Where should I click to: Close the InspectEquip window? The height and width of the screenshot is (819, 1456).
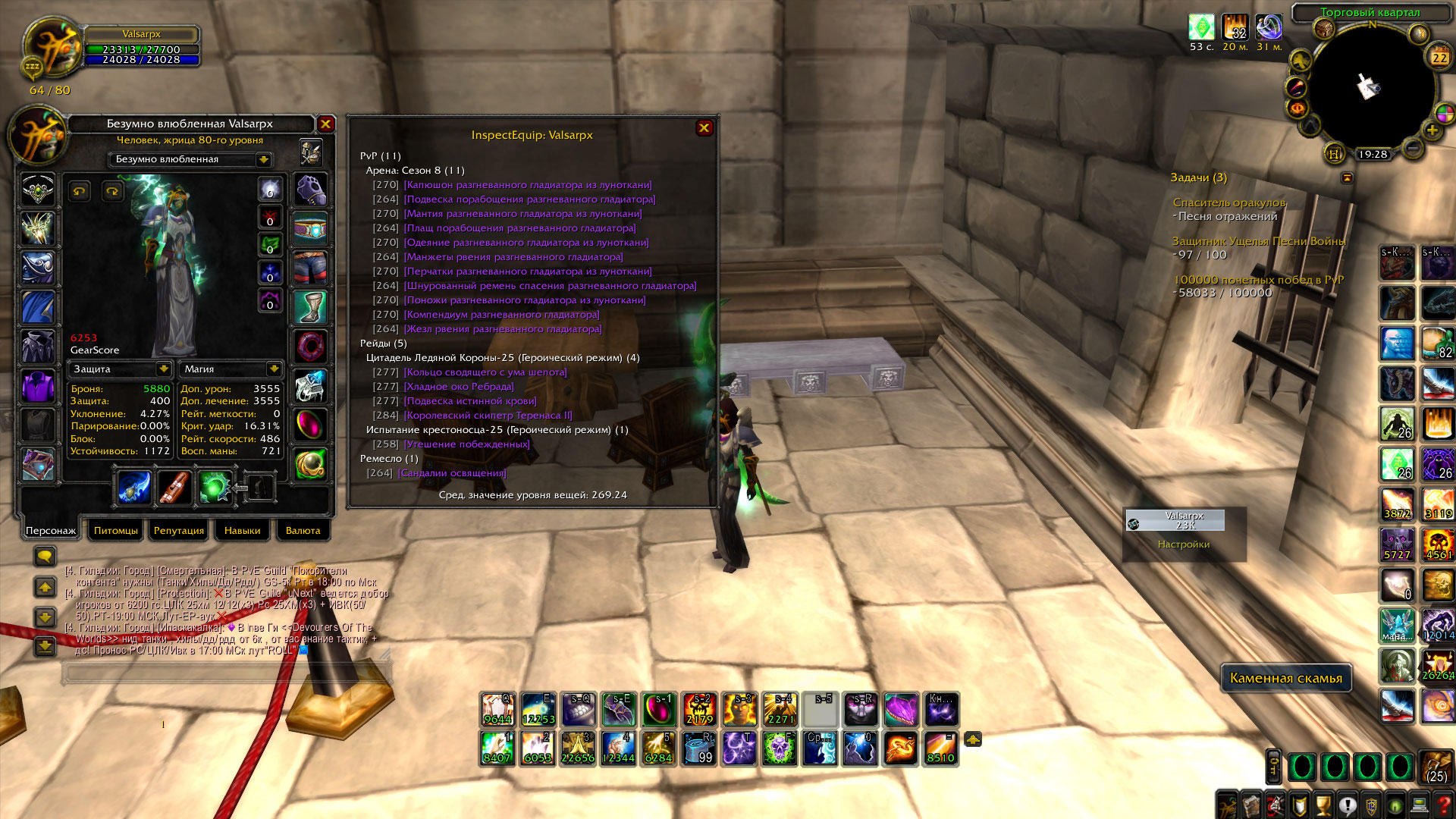[x=704, y=128]
